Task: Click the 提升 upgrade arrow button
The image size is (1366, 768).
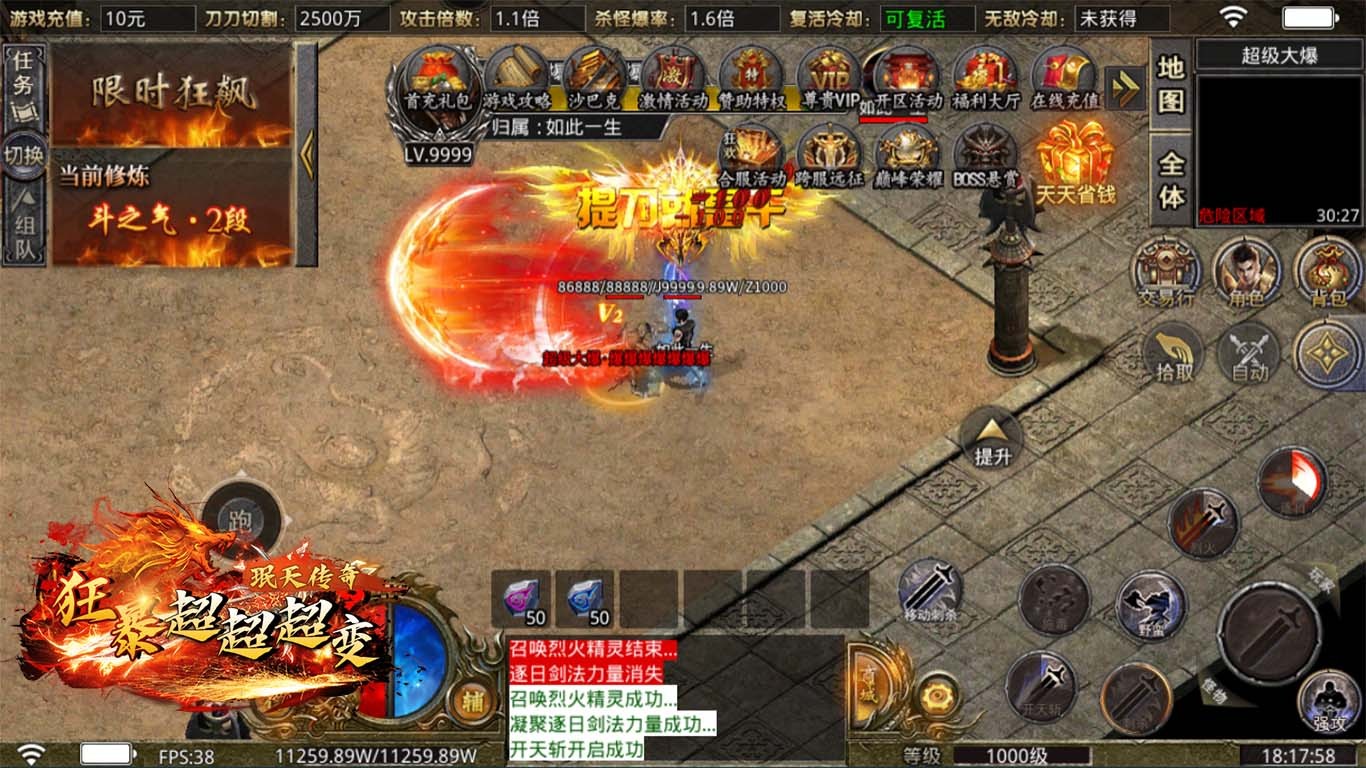Action: point(992,438)
